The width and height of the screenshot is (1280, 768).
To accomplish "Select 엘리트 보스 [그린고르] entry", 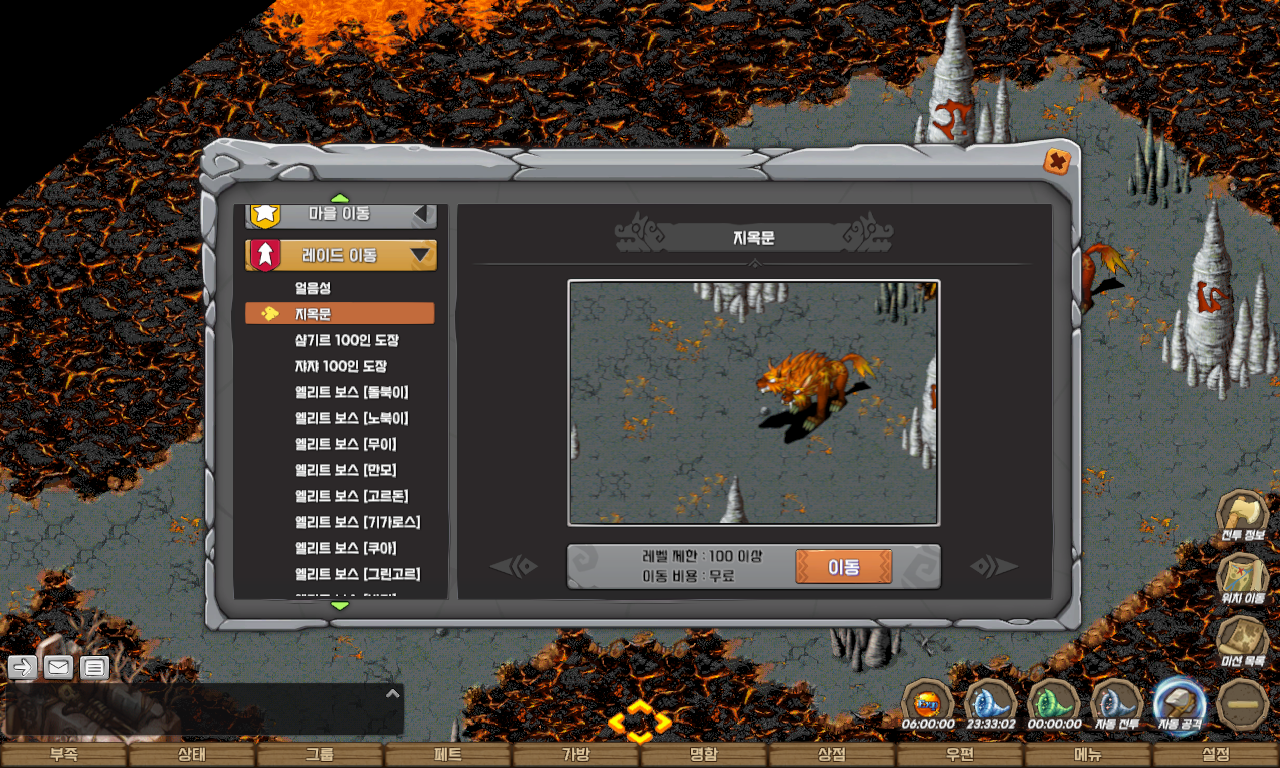I will pyautogui.click(x=357, y=574).
